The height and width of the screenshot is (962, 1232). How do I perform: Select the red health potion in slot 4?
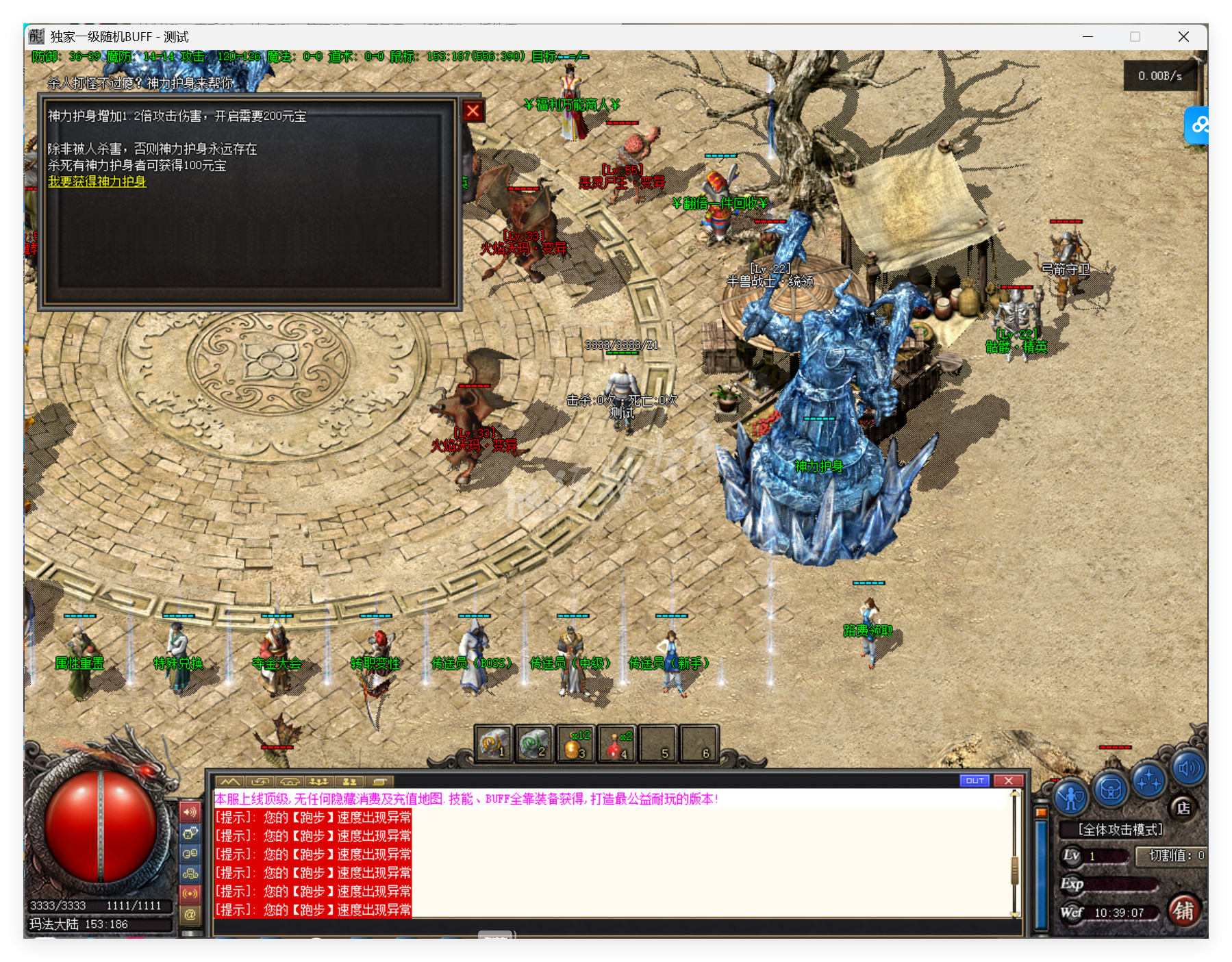616,744
